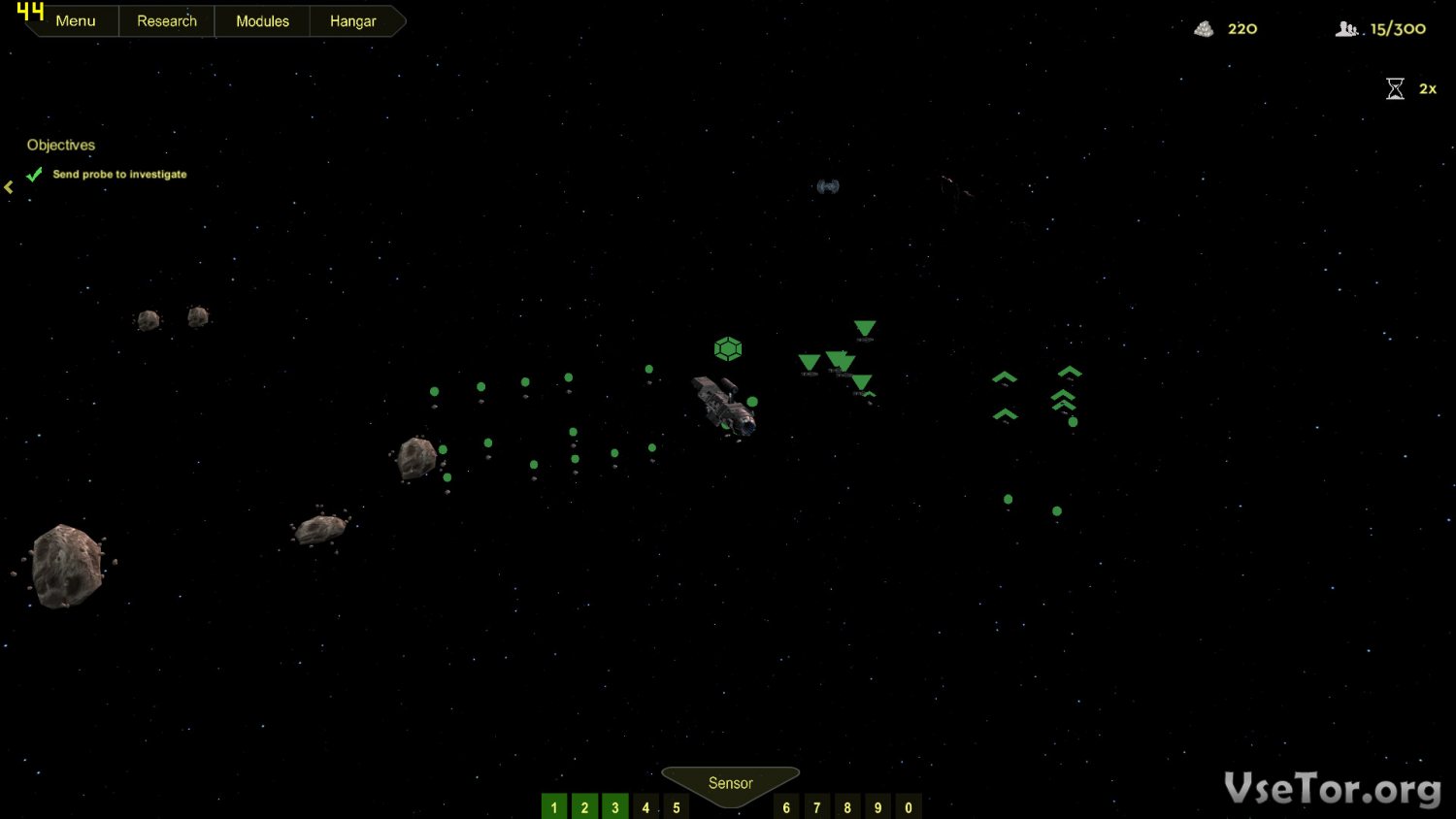The image size is (1456, 819).
Task: Select control group 3
Action: (615, 807)
